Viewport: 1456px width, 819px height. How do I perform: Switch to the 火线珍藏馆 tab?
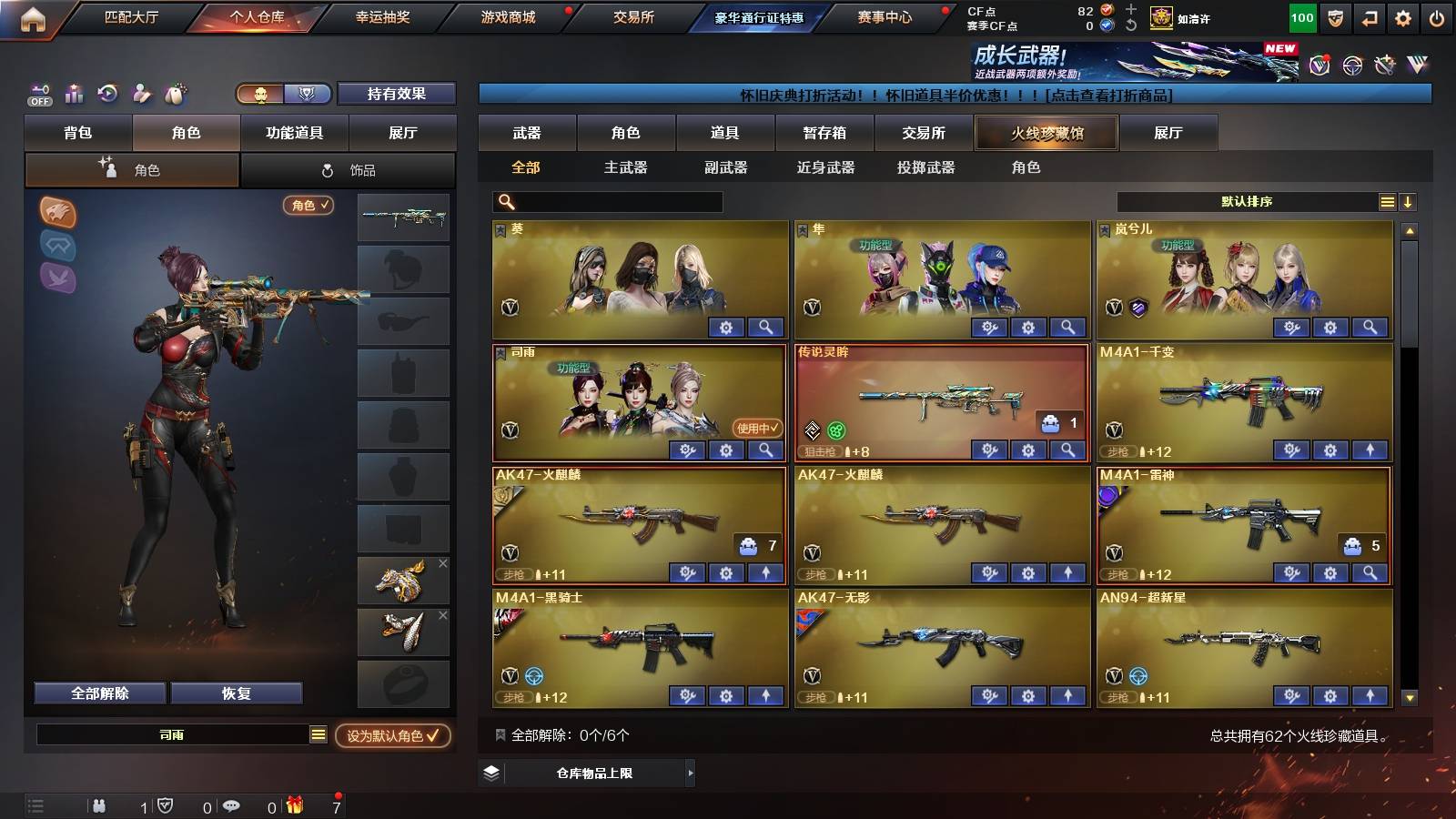[1046, 133]
